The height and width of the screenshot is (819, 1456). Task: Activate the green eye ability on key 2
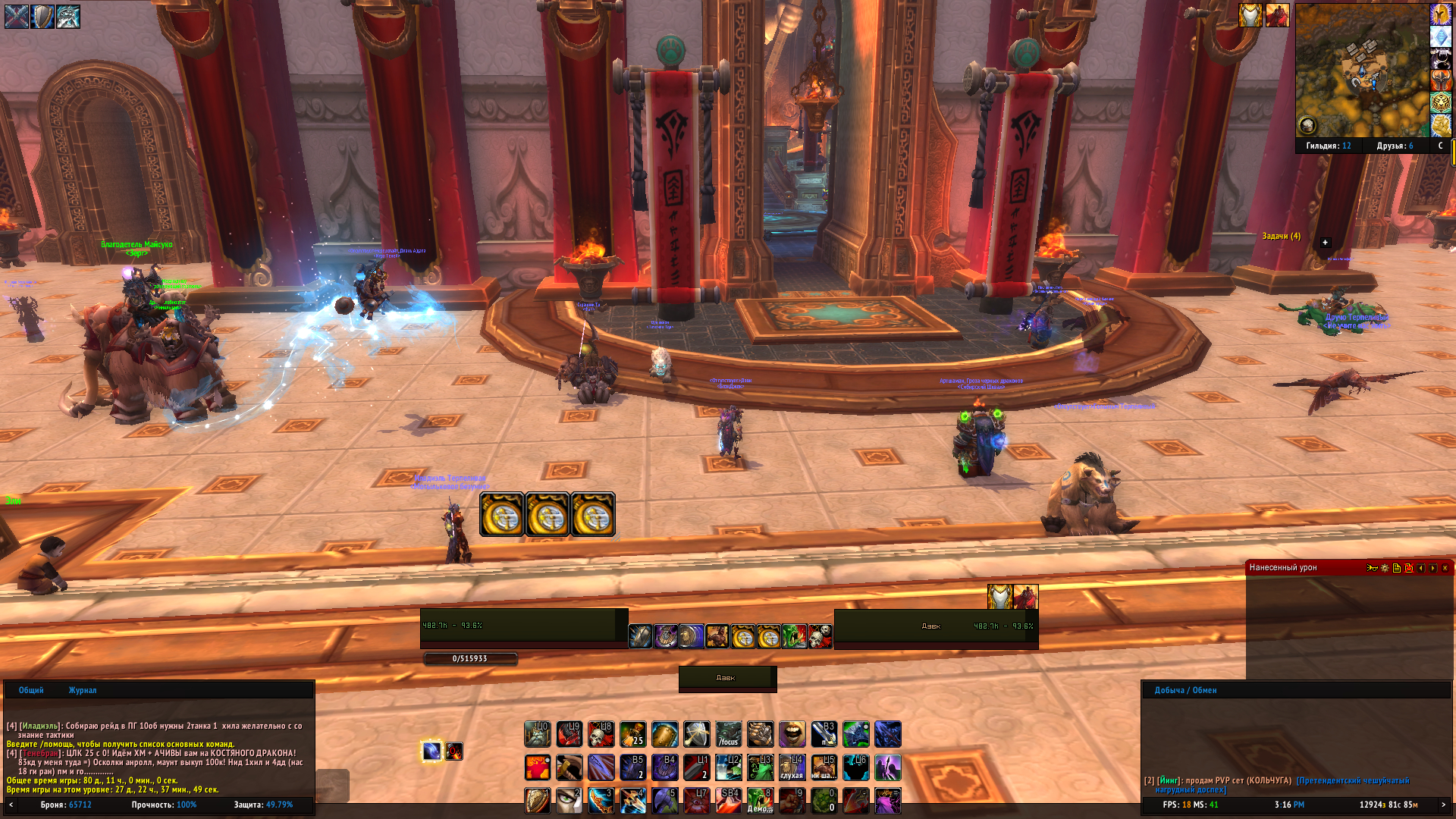click(570, 801)
